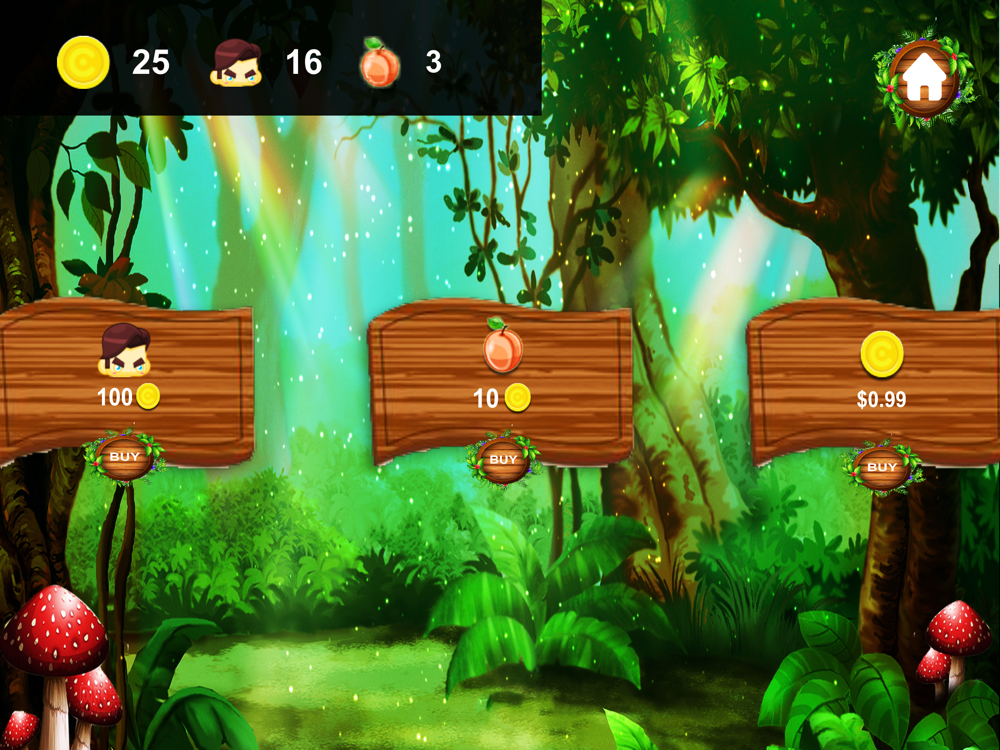Select the peach shop board
Image resolution: width=1000 pixels, height=750 pixels.
click(x=502, y=372)
